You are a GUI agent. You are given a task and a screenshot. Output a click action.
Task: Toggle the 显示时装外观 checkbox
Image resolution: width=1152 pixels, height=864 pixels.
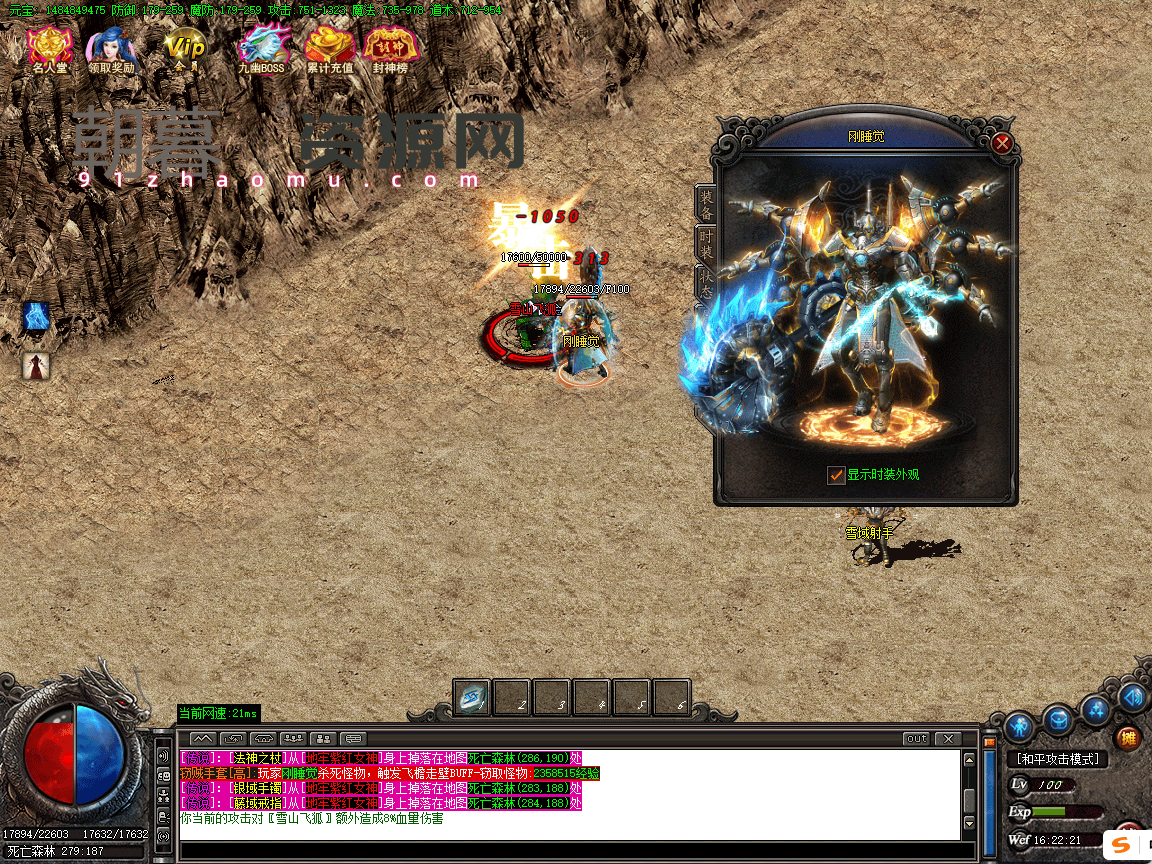[836, 476]
